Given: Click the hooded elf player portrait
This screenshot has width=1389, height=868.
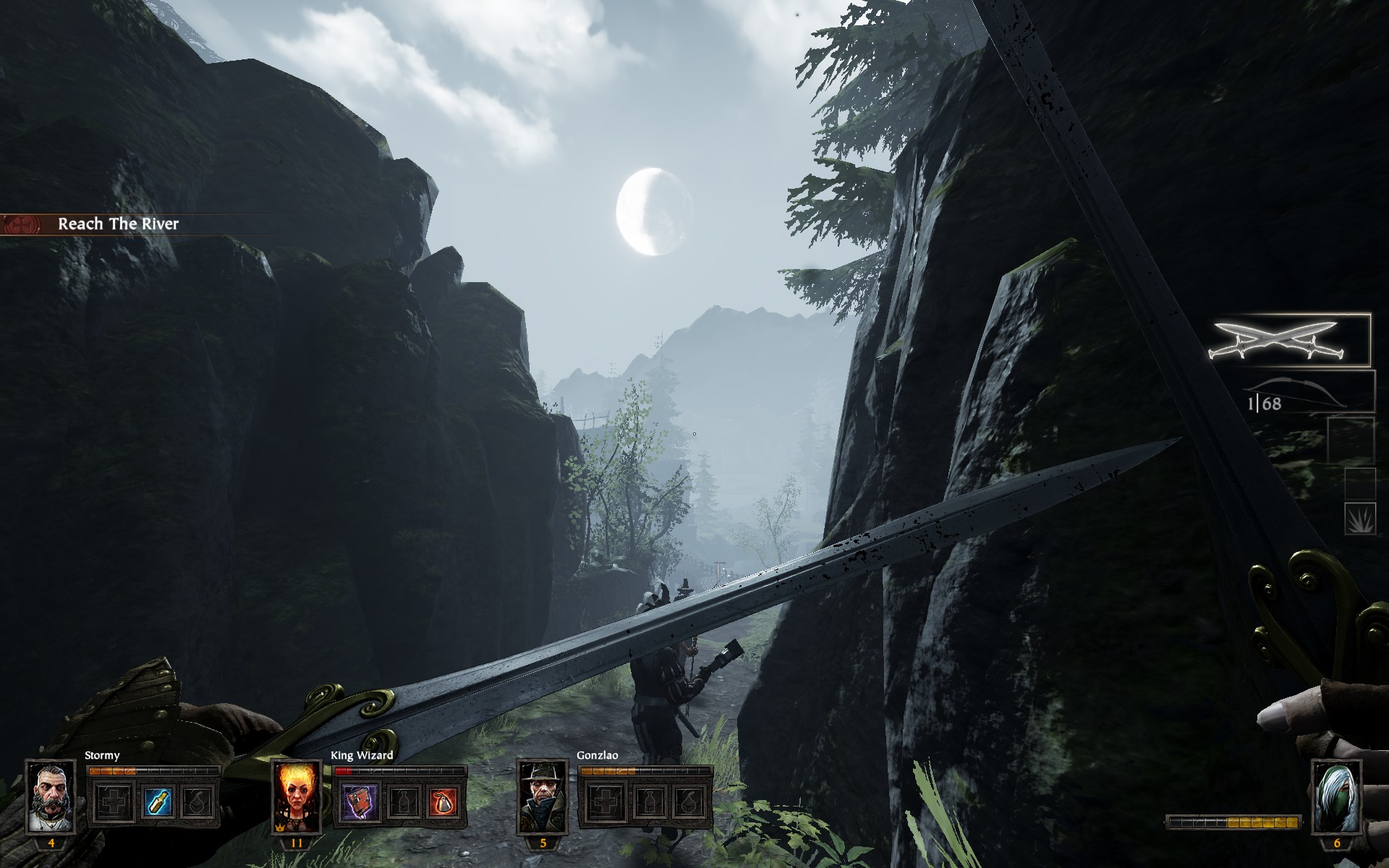Looking at the screenshot, I should (x=1336, y=797).
